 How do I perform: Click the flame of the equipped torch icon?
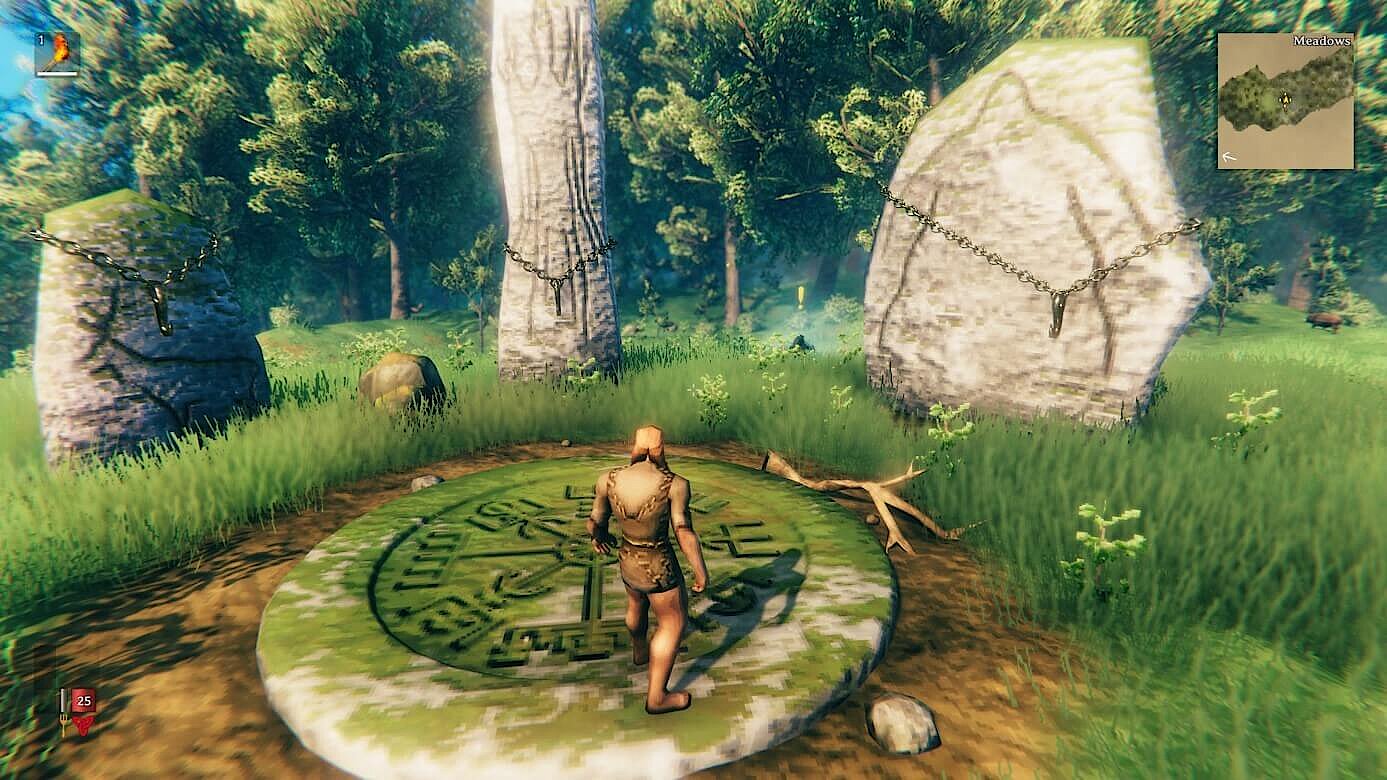[x=60, y=46]
